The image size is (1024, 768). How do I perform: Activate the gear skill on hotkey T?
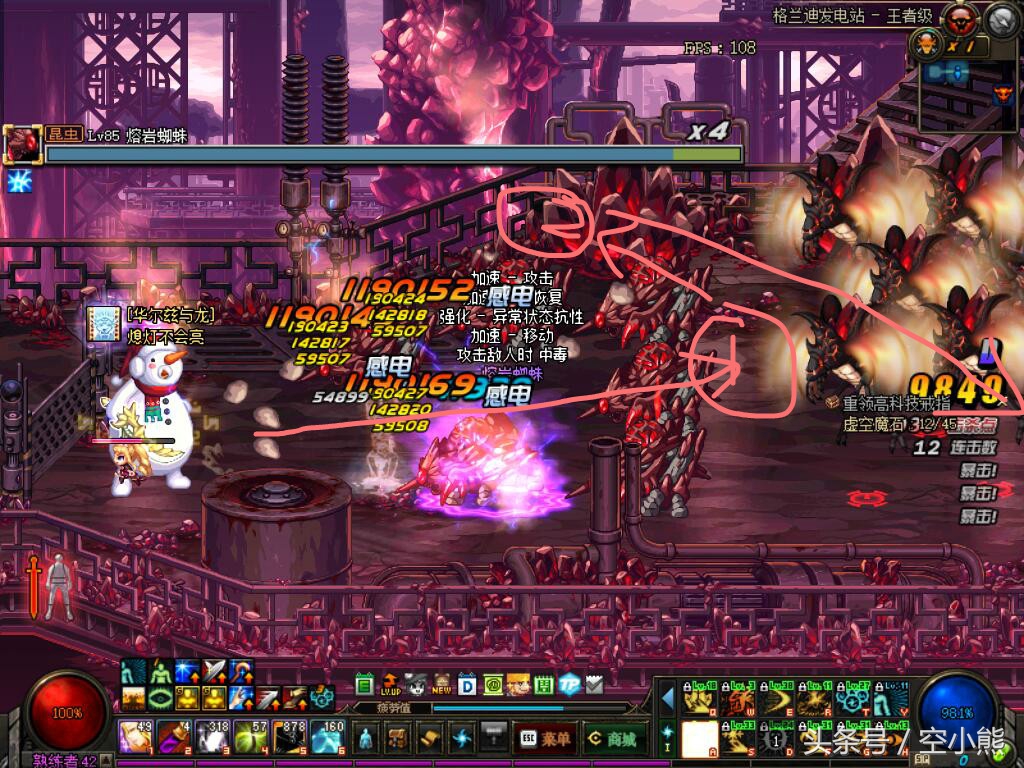point(853,698)
